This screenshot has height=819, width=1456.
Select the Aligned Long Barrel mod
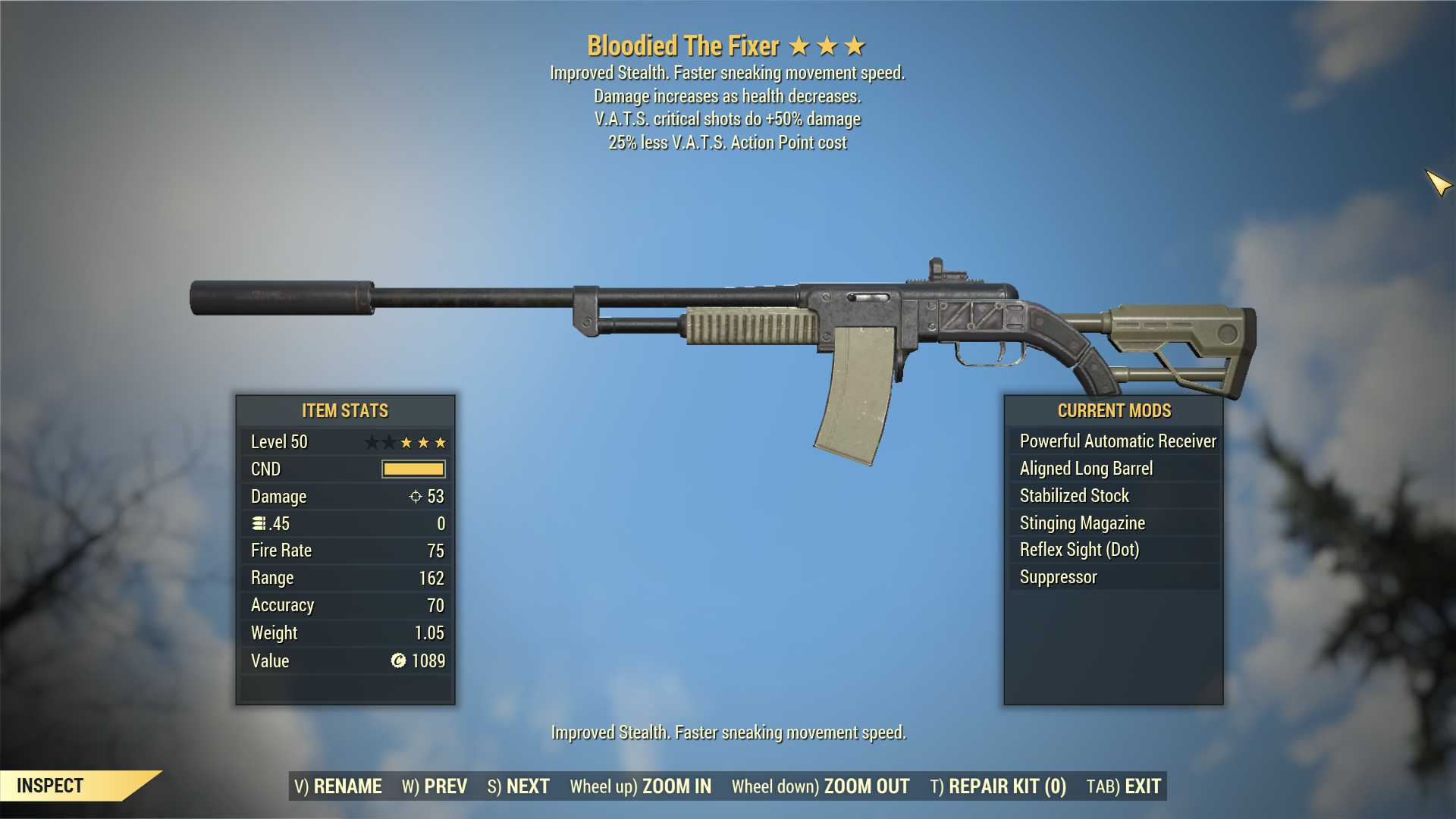(1086, 469)
